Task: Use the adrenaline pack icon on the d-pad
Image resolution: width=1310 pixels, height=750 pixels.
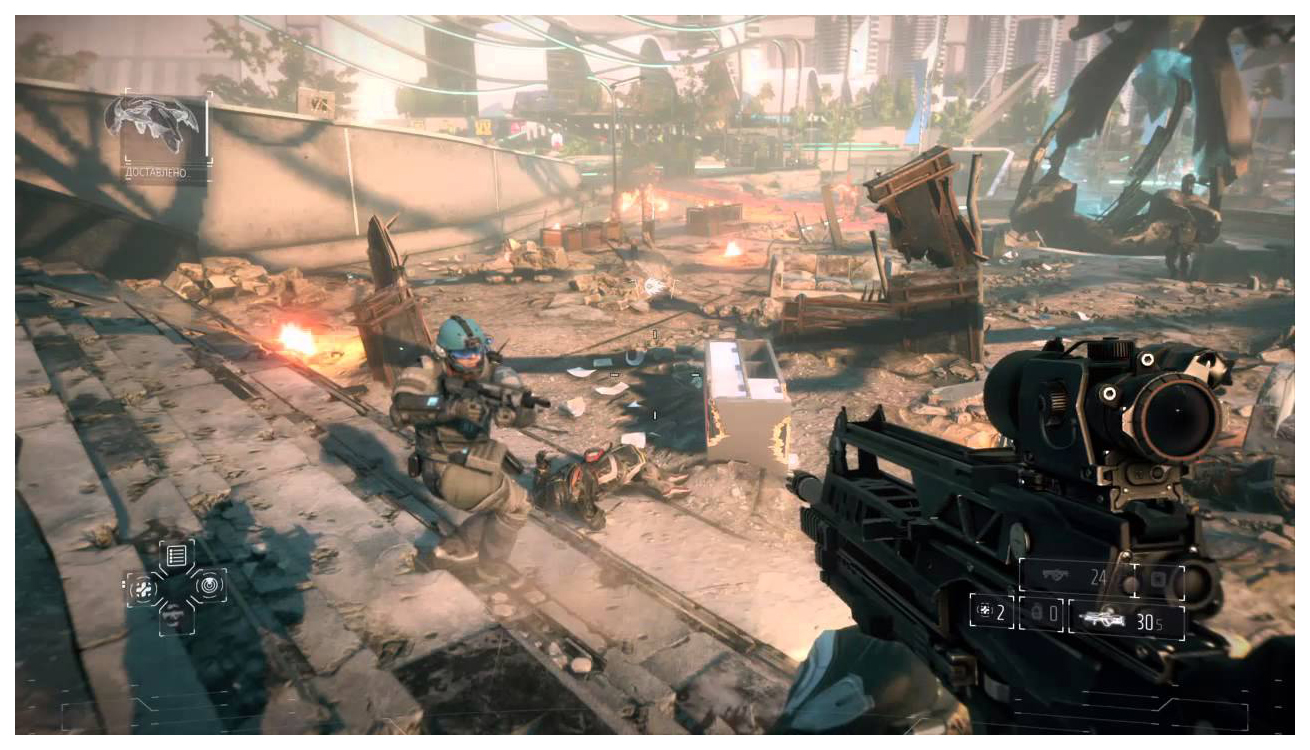Action: click(x=143, y=587)
